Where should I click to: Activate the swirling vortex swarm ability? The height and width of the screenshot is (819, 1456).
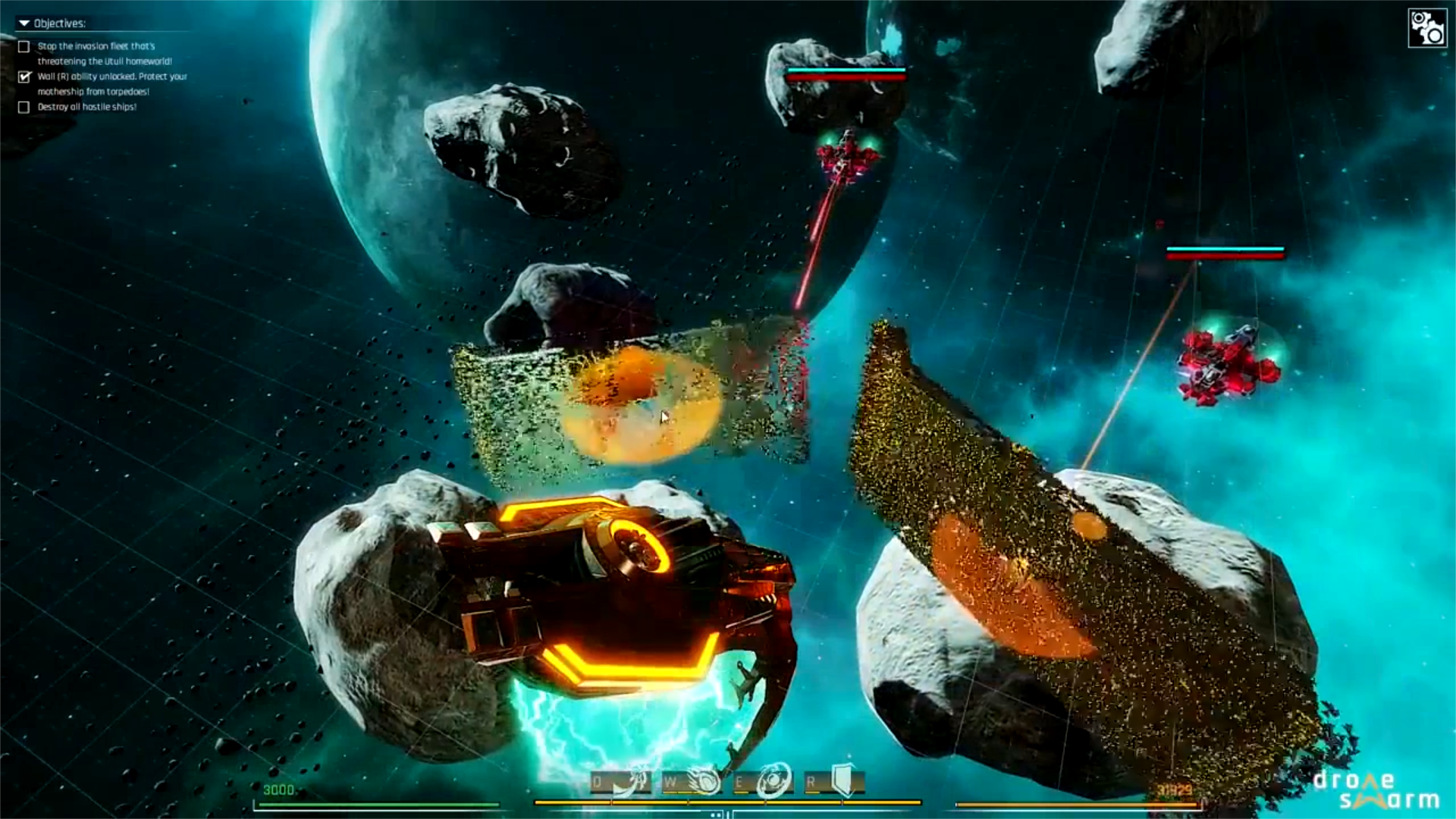coord(773,782)
